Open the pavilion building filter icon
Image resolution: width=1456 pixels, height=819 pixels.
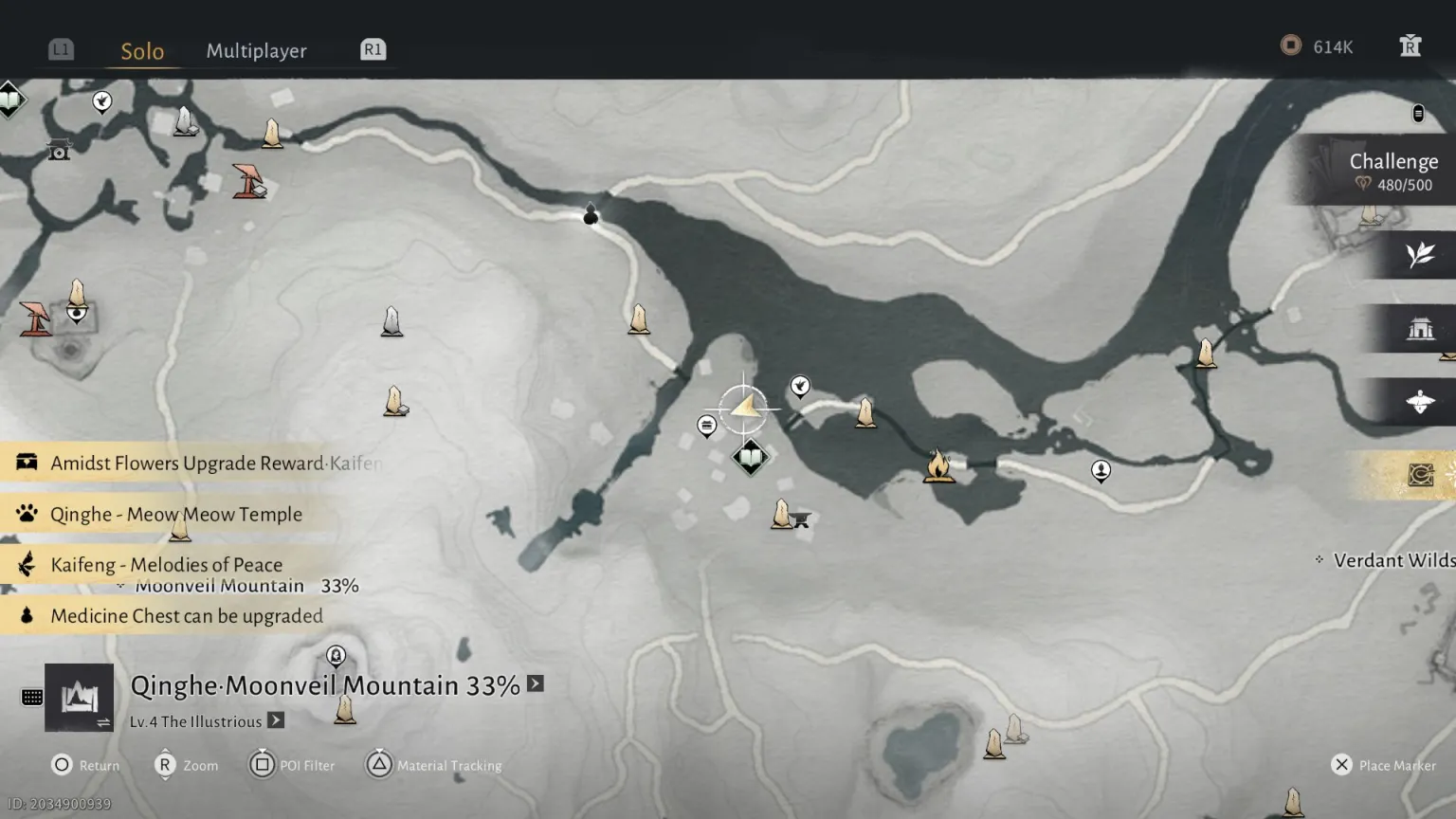[x=1419, y=329]
